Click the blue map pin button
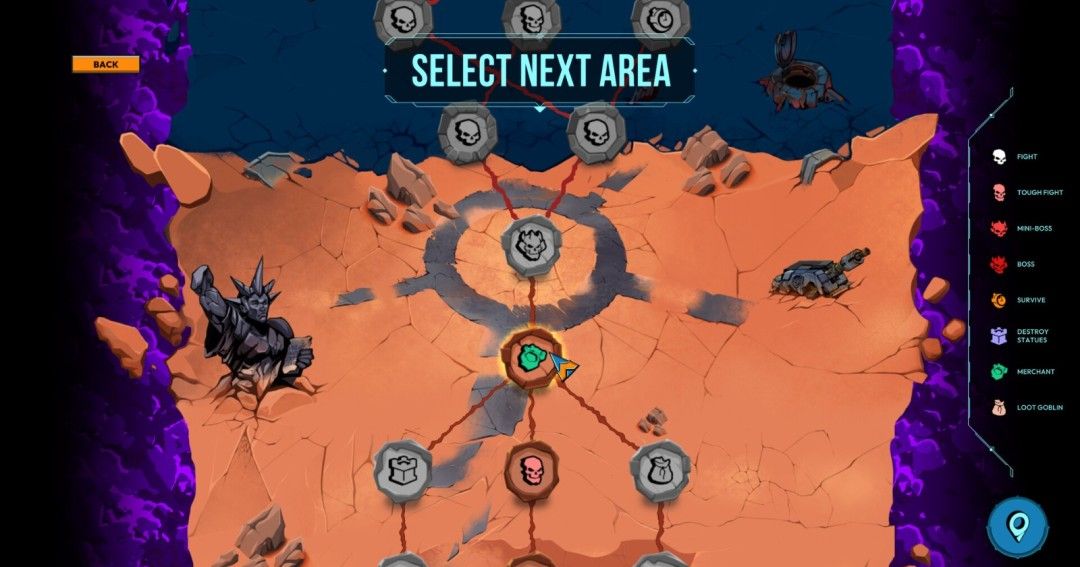The height and width of the screenshot is (567, 1080). [1017, 526]
